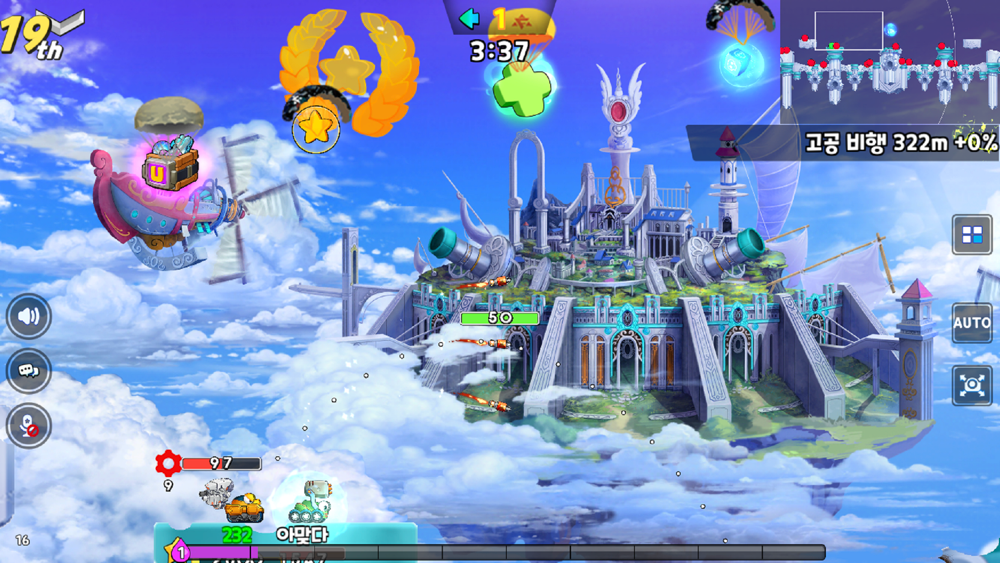Tap the camera focus target button
The height and width of the screenshot is (563, 1000).
pyautogui.click(x=972, y=386)
